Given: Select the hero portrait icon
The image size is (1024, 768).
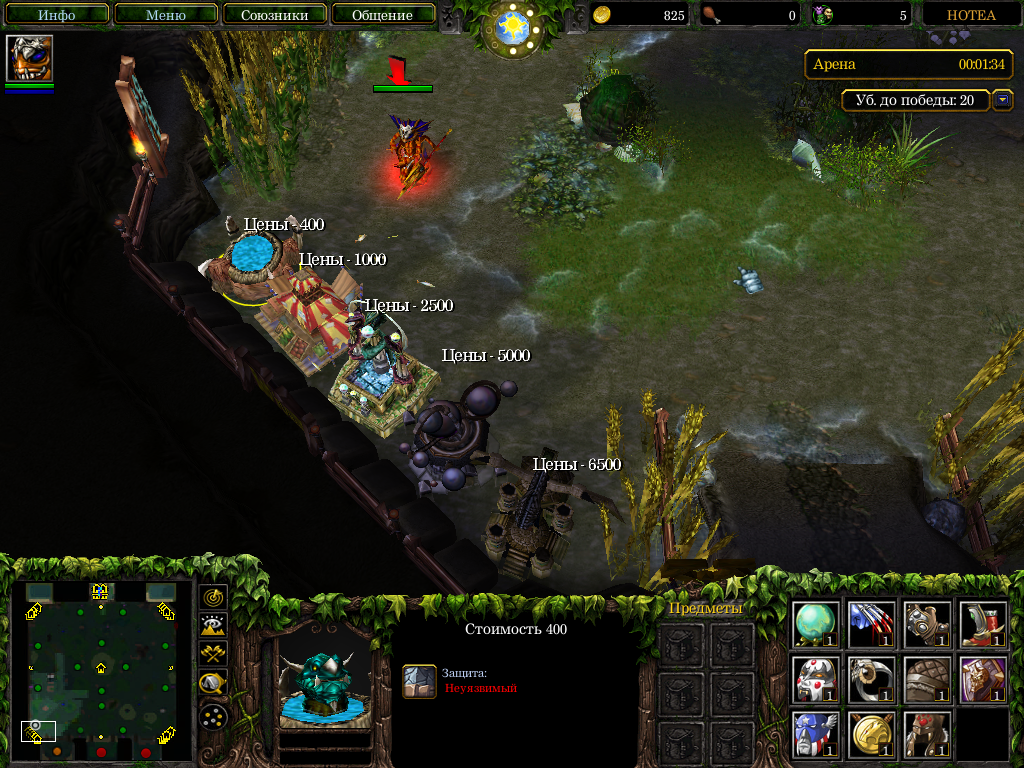Looking at the screenshot, I should 29,58.
